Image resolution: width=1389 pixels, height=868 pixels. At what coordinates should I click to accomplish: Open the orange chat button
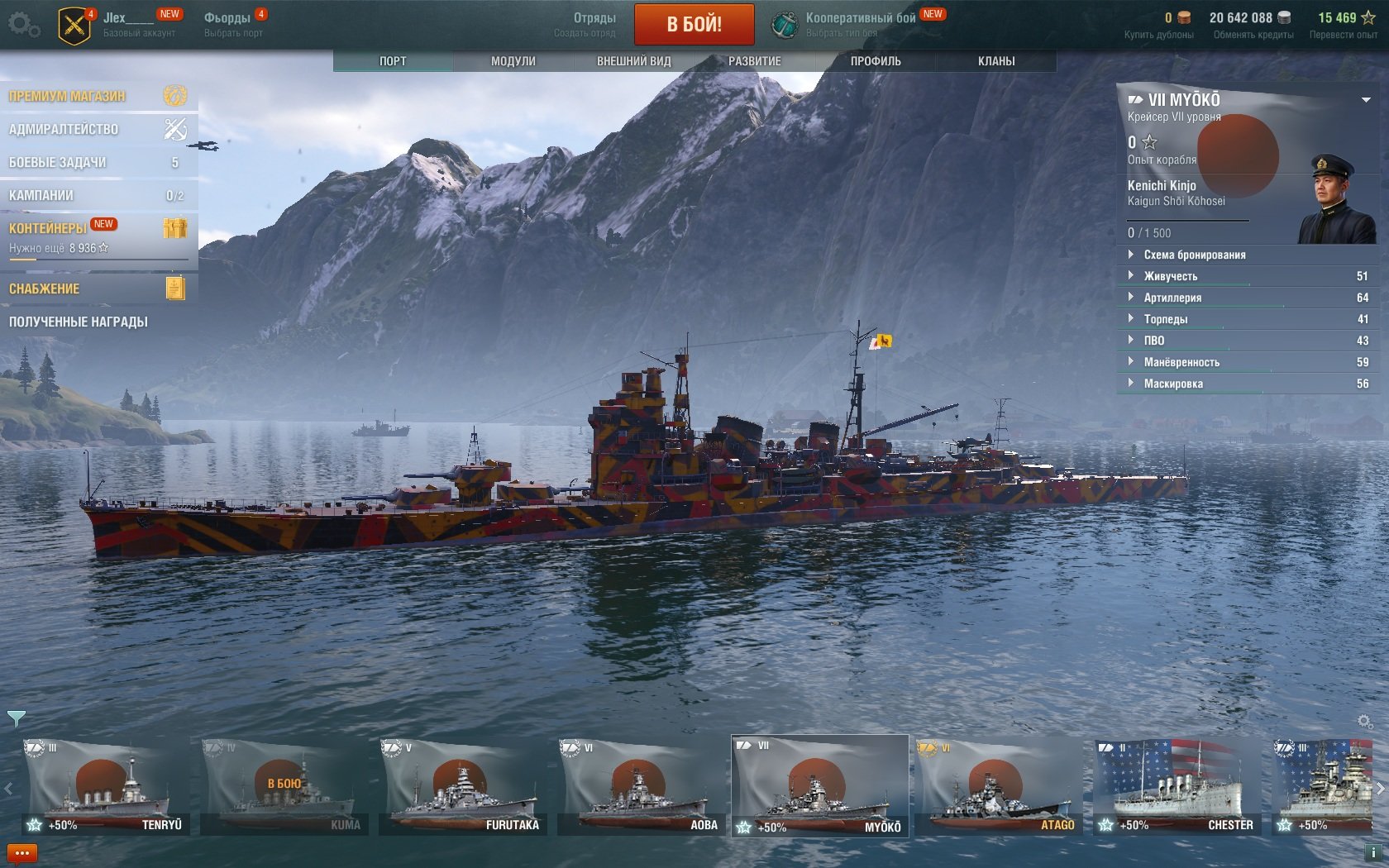point(21,853)
